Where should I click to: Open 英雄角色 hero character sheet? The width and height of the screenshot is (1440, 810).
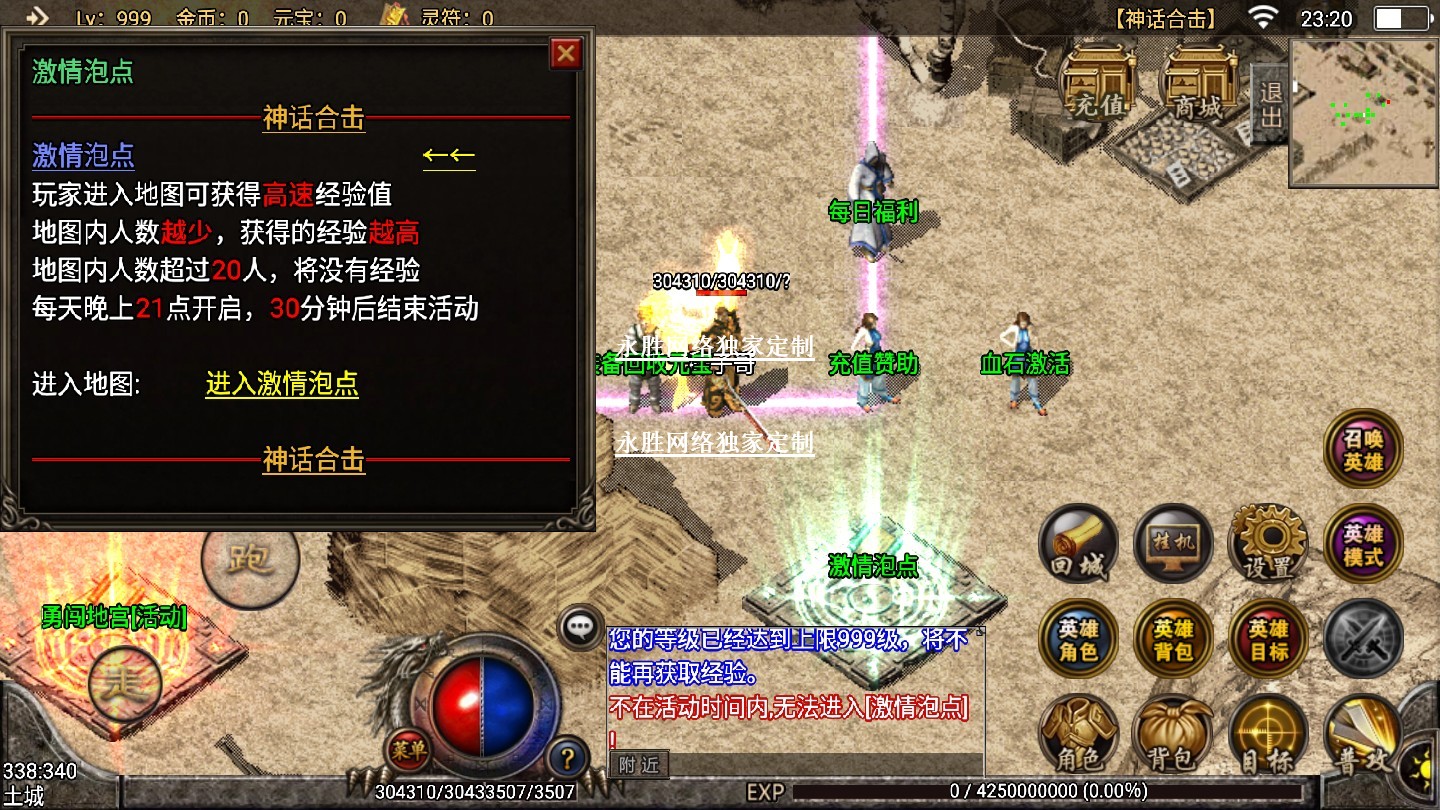[1079, 639]
